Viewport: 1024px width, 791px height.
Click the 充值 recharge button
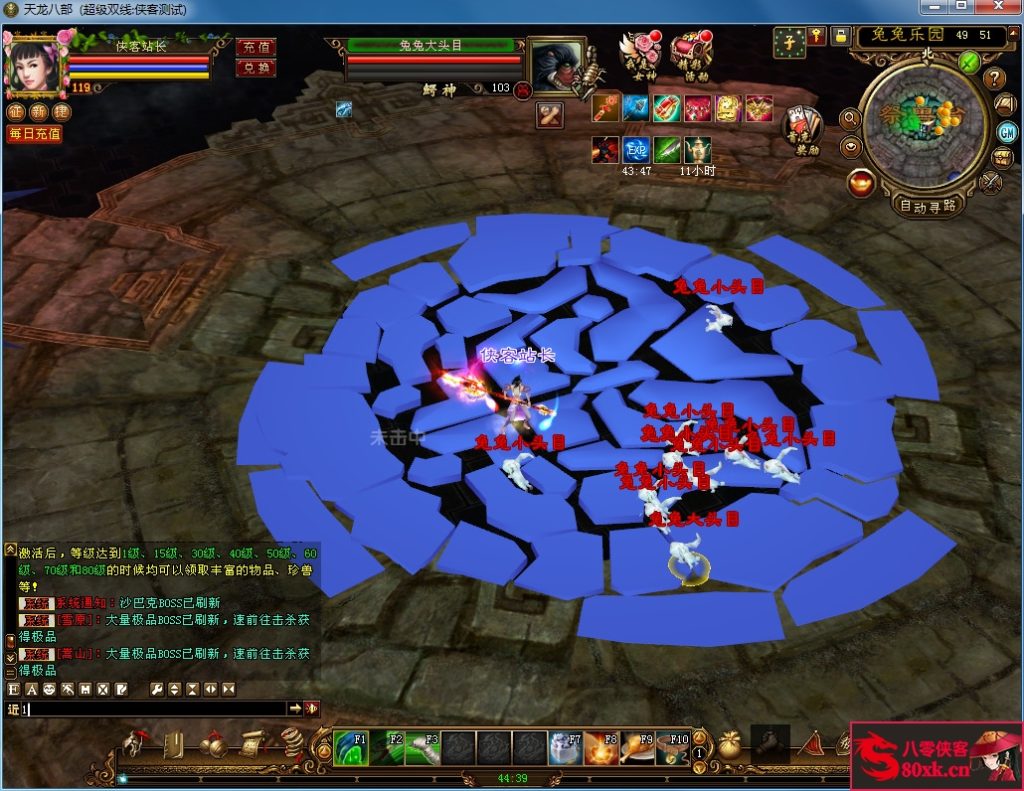pos(256,47)
